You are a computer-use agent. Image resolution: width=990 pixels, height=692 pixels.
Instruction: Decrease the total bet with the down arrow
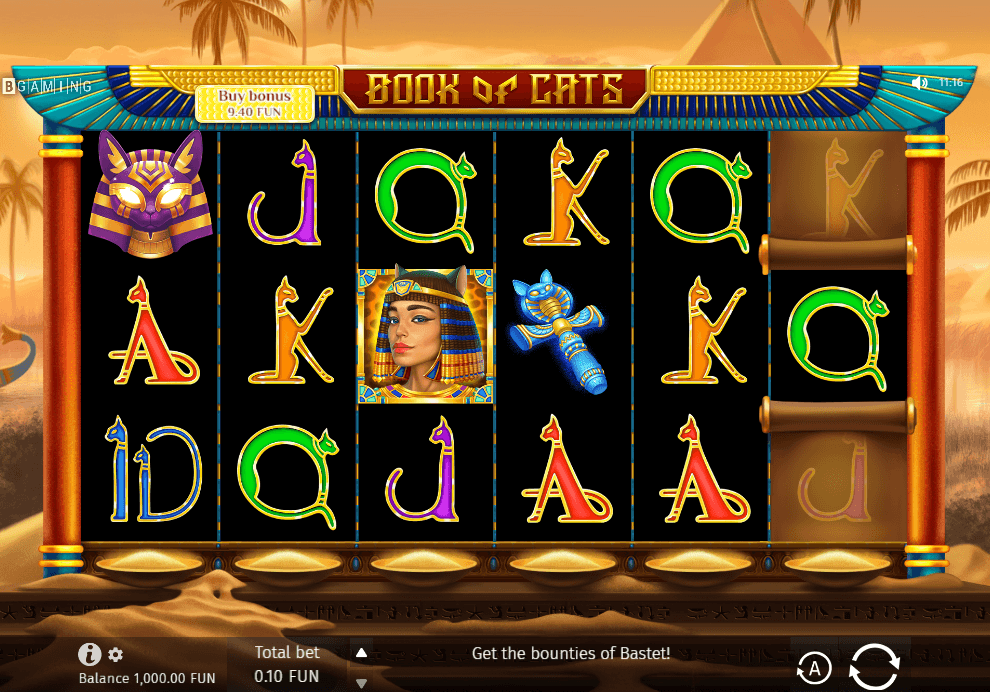[362, 683]
